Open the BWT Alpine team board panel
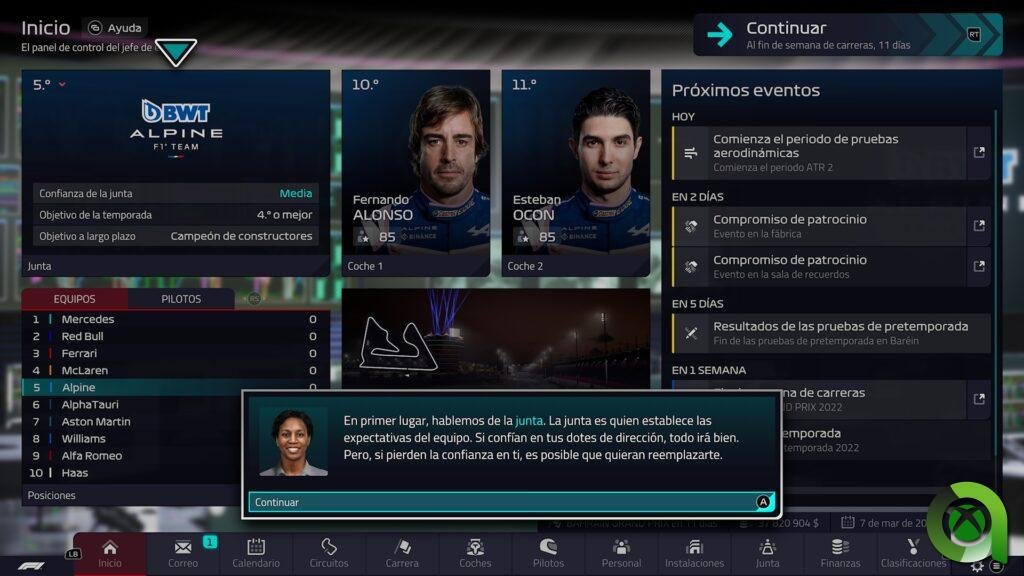The width and height of the screenshot is (1024, 576). click(176, 172)
